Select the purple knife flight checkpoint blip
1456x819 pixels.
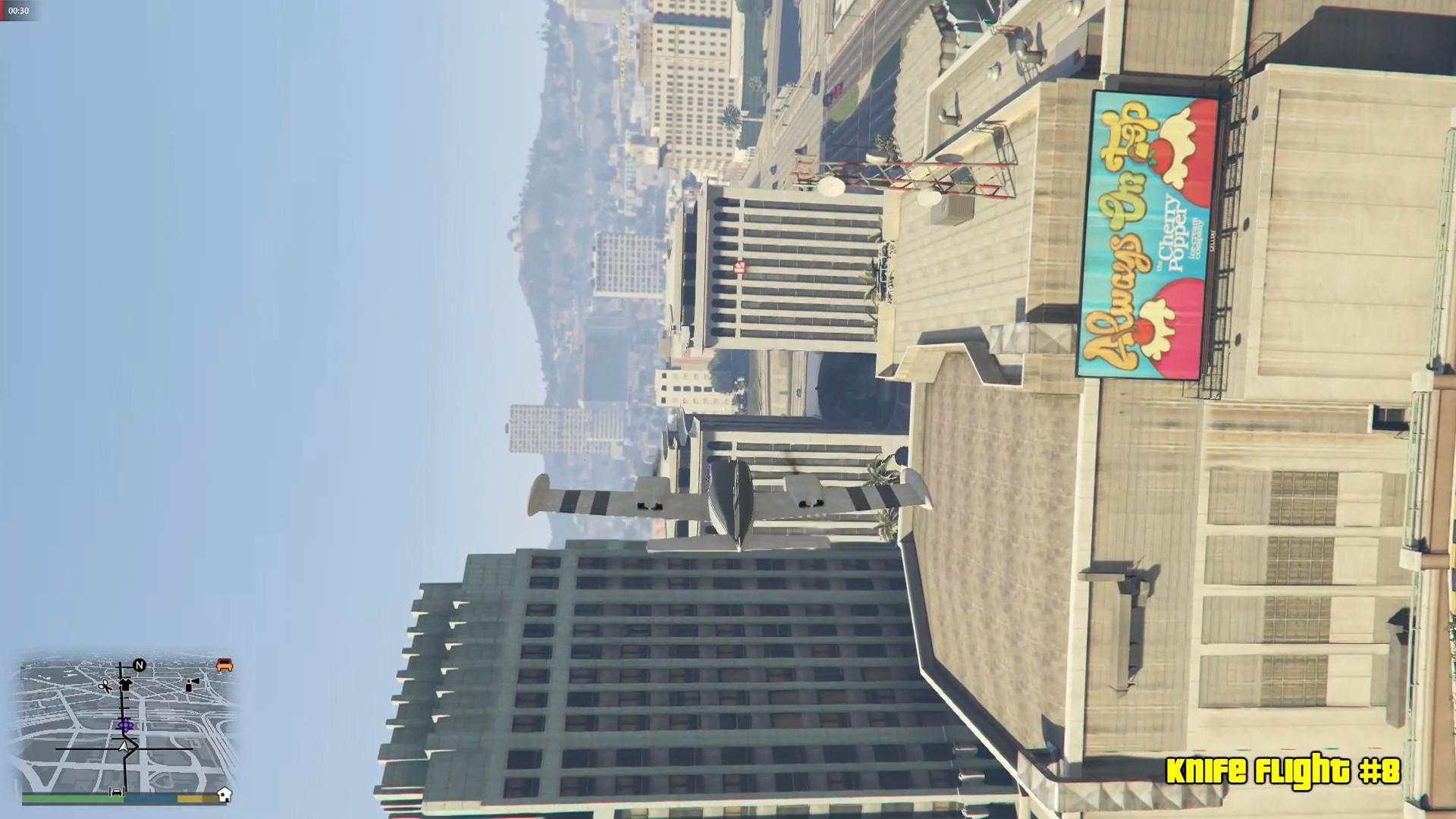click(126, 725)
